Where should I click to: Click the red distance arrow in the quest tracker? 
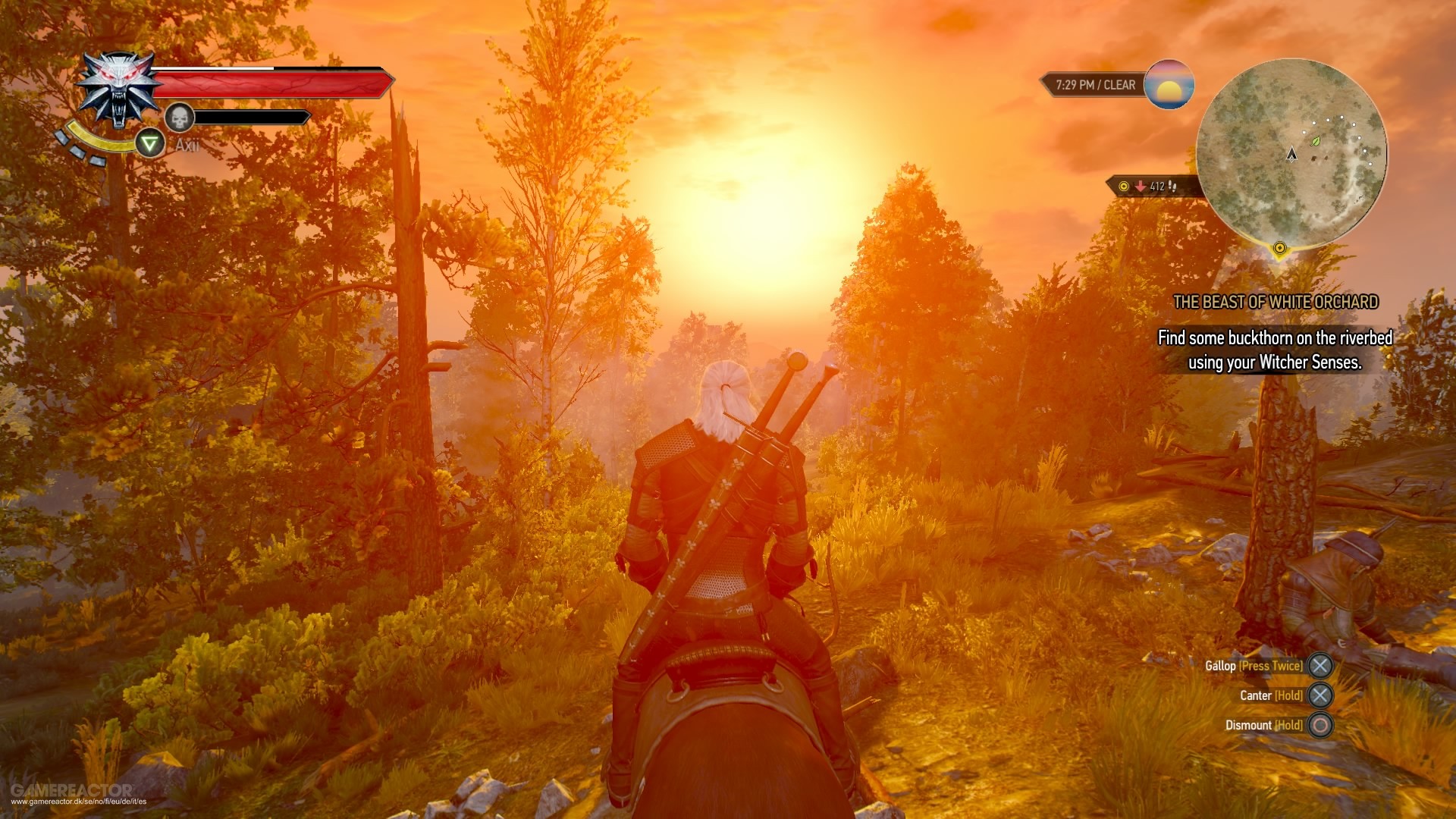tap(1140, 187)
